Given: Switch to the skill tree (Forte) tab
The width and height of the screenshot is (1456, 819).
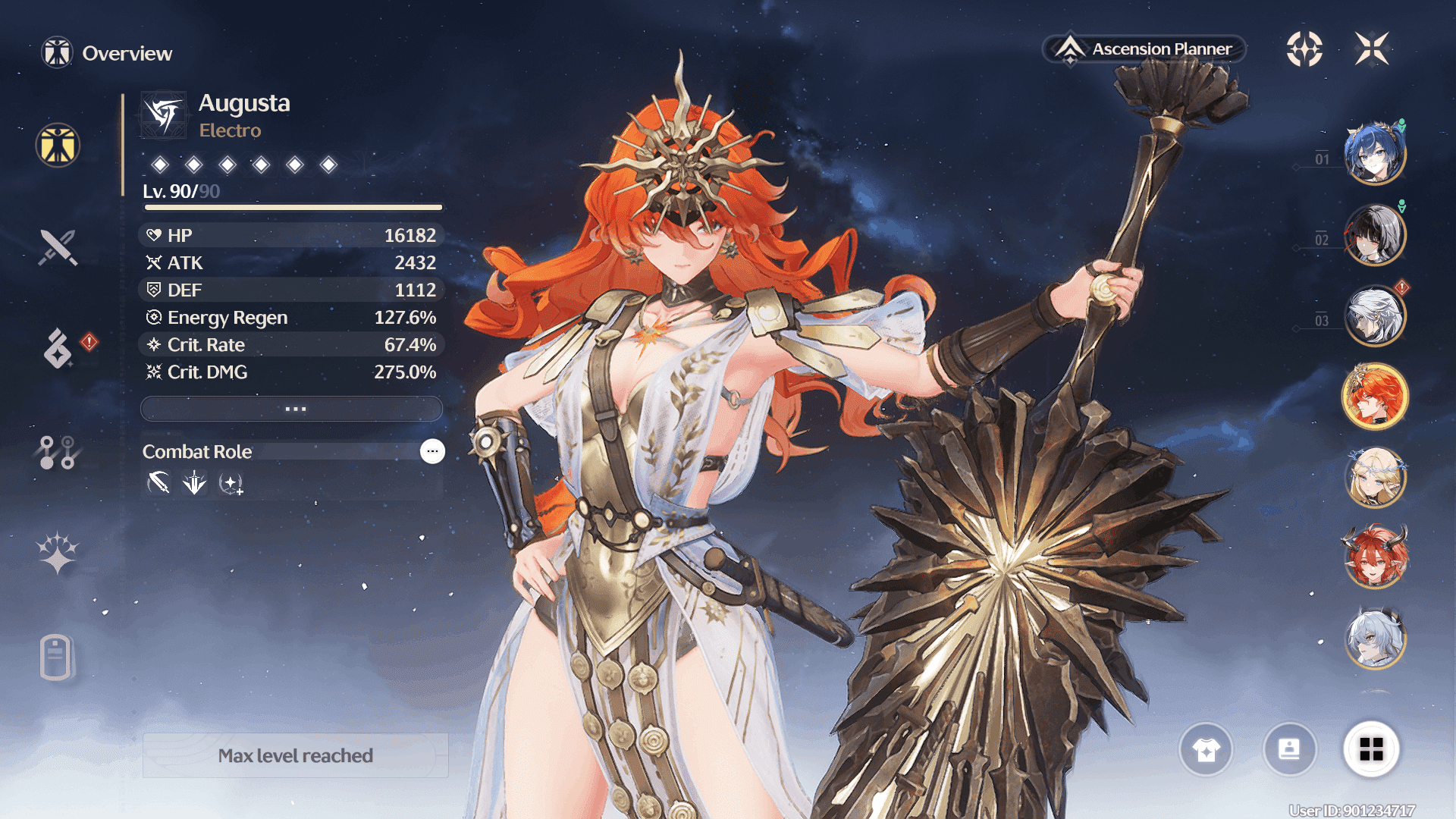Looking at the screenshot, I should point(57,453).
